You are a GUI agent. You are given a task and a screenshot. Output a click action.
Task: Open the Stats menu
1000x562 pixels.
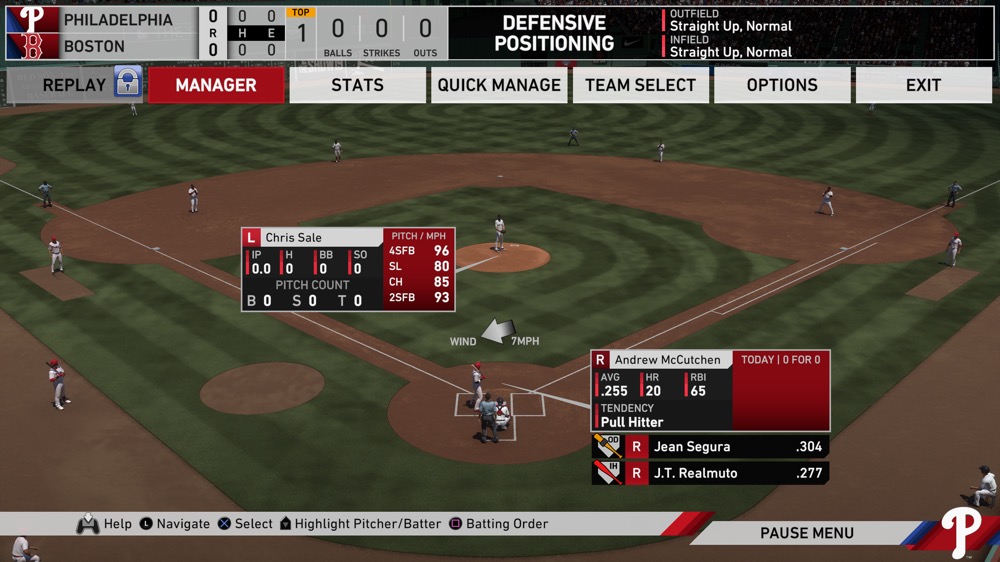tap(357, 85)
